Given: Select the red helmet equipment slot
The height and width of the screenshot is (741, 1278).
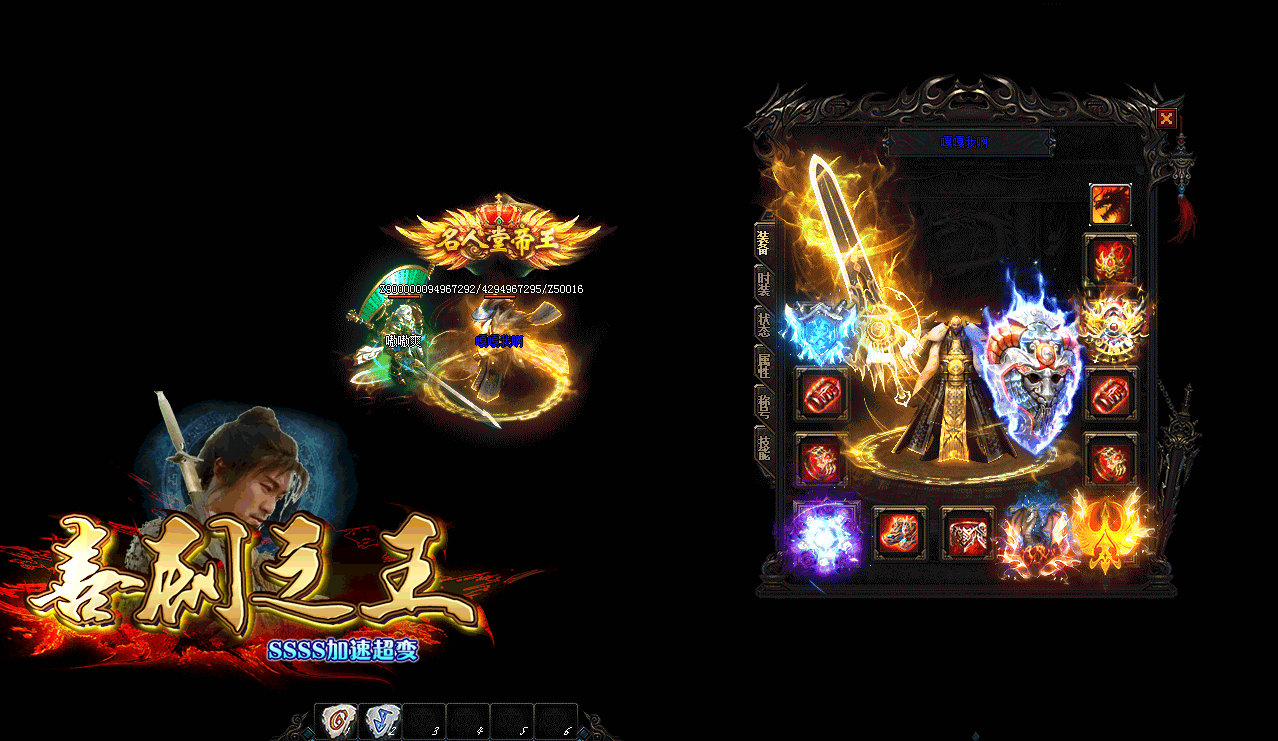Looking at the screenshot, I should pyautogui.click(x=1110, y=260).
